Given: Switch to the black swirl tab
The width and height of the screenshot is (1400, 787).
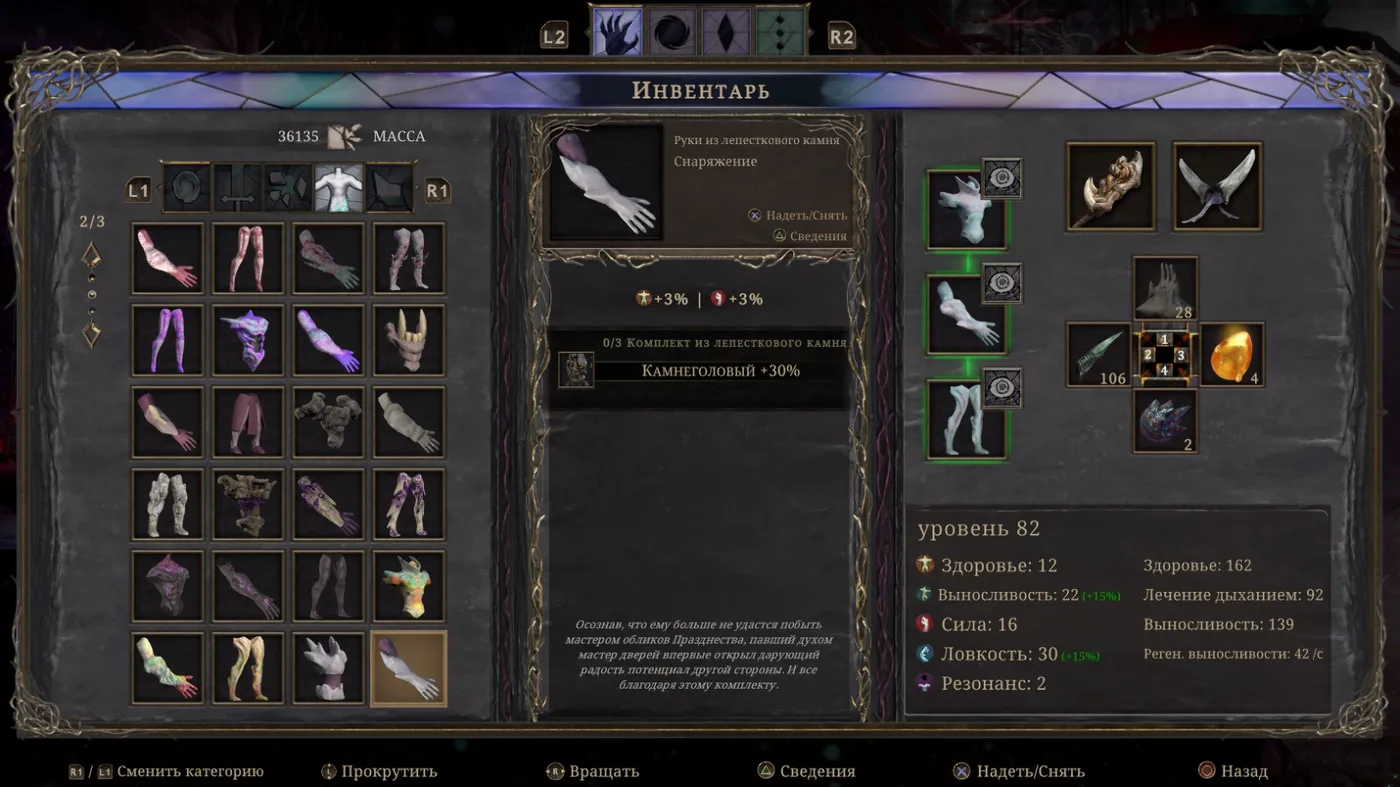Looking at the screenshot, I should click(x=671, y=32).
